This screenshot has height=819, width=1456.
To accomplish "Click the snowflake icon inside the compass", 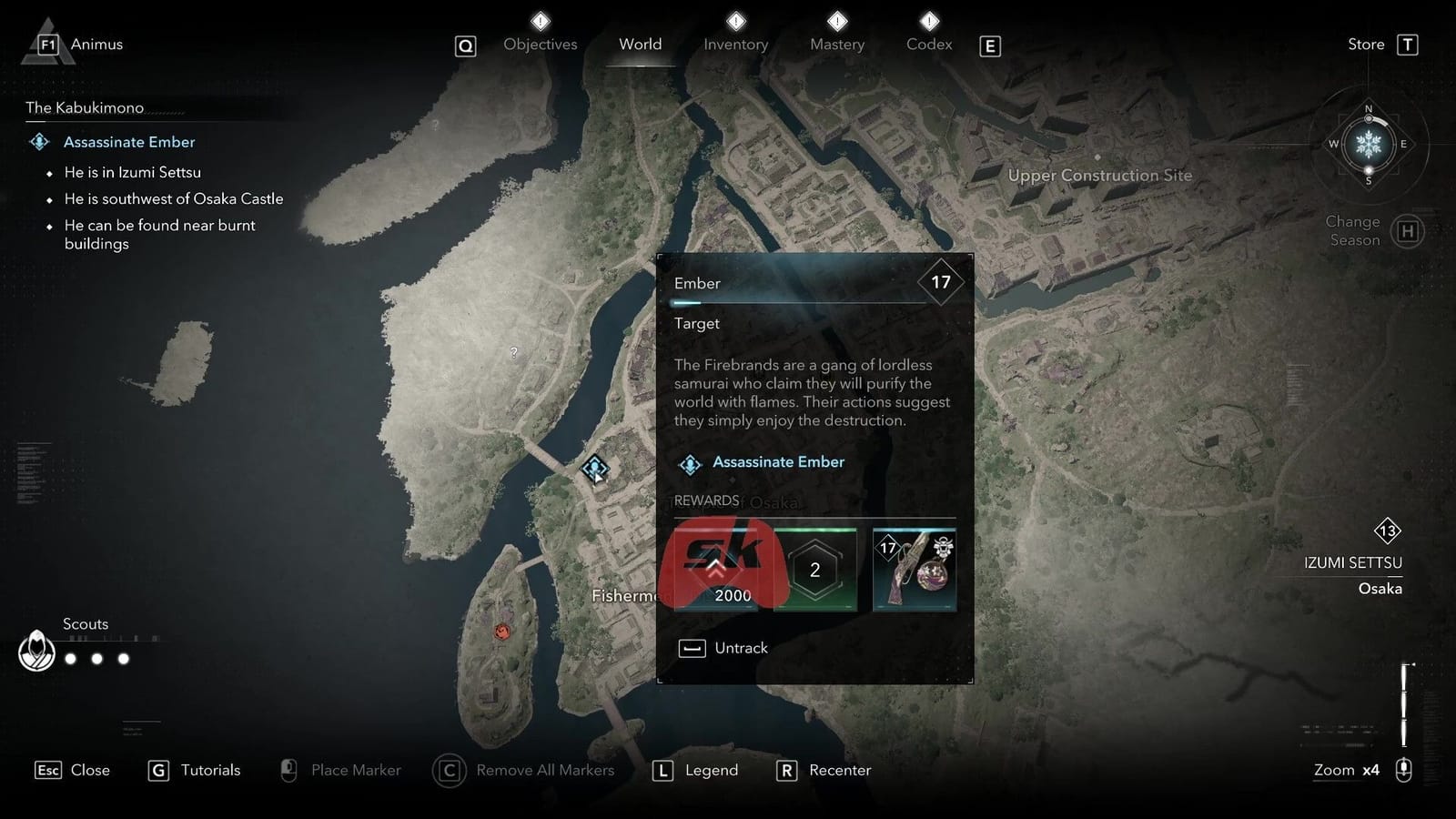I will click(x=1368, y=144).
